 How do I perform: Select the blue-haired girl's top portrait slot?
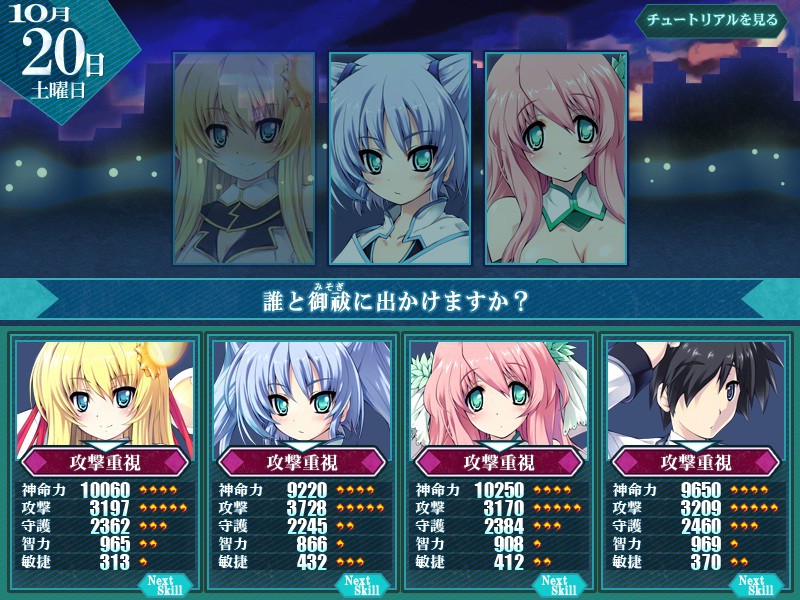(x=400, y=158)
